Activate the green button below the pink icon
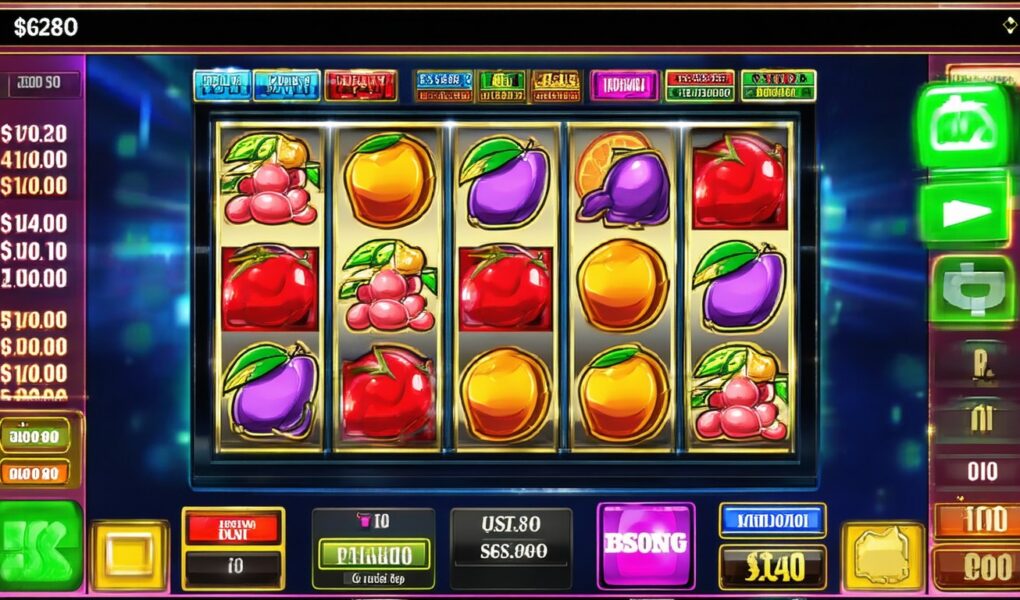The height and width of the screenshot is (600, 1020). 373,553
